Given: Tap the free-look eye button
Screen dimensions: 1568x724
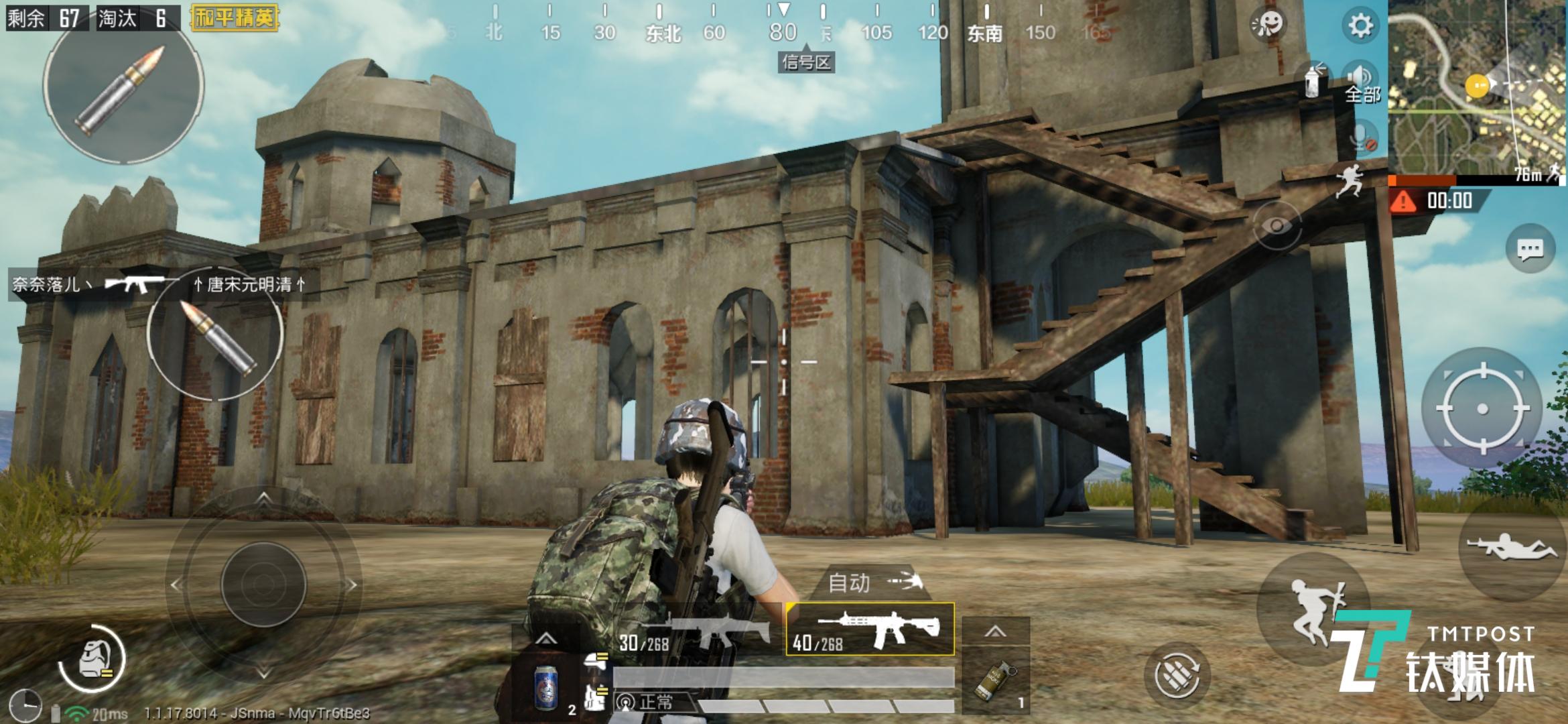Looking at the screenshot, I should [1277, 226].
